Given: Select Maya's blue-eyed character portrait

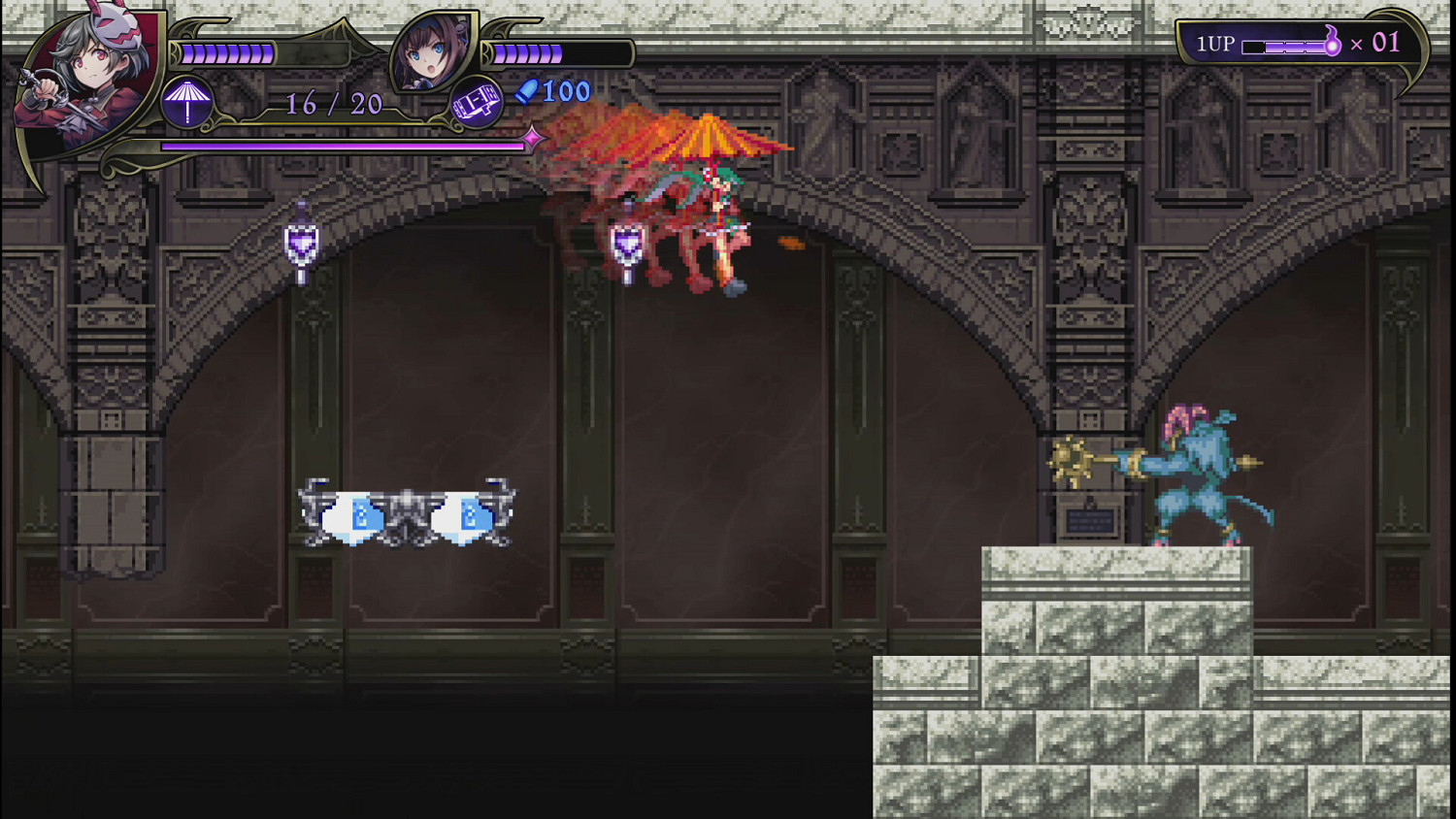Looking at the screenshot, I should [434, 50].
